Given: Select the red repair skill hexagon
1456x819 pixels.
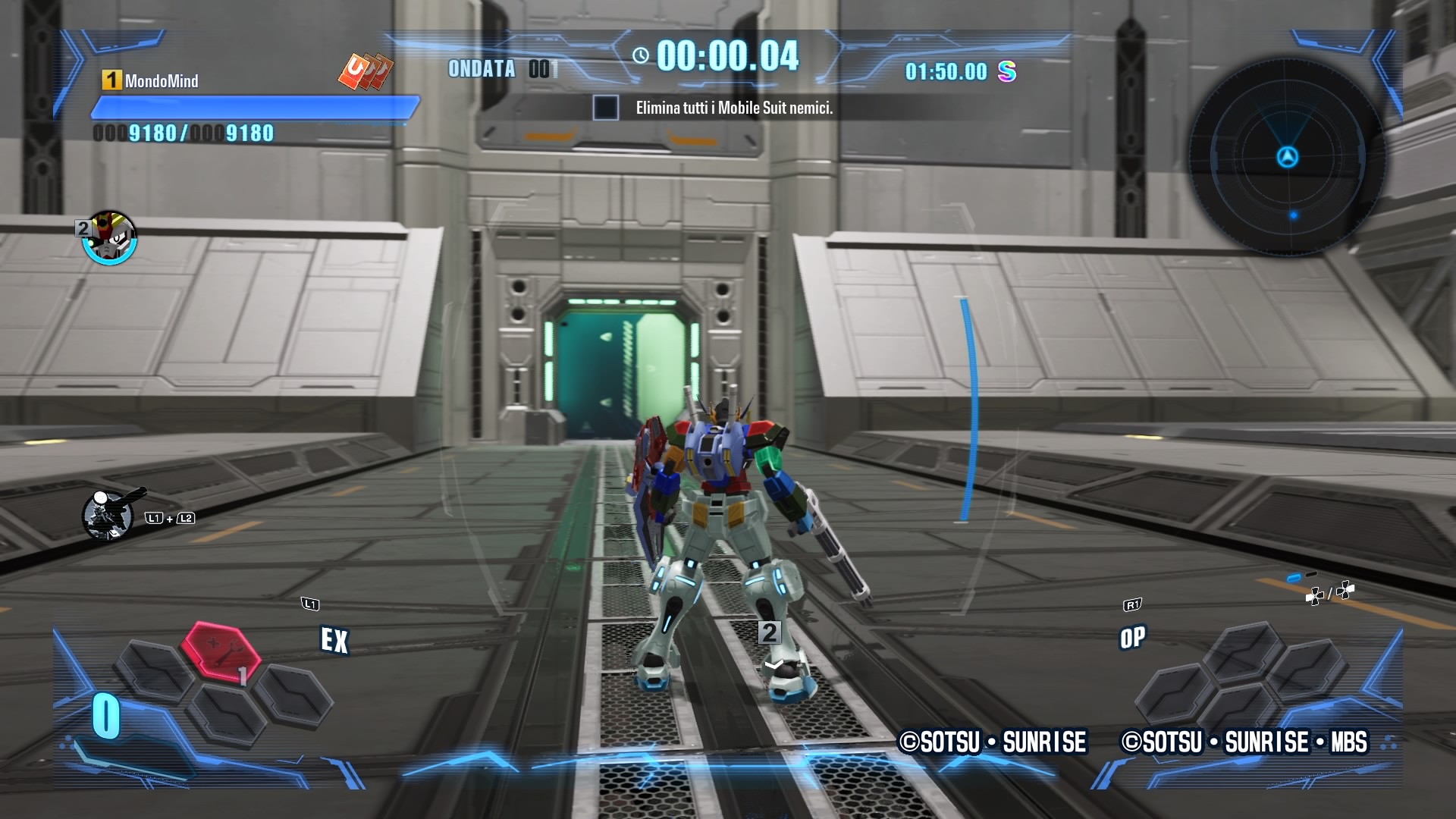Looking at the screenshot, I should click(221, 650).
